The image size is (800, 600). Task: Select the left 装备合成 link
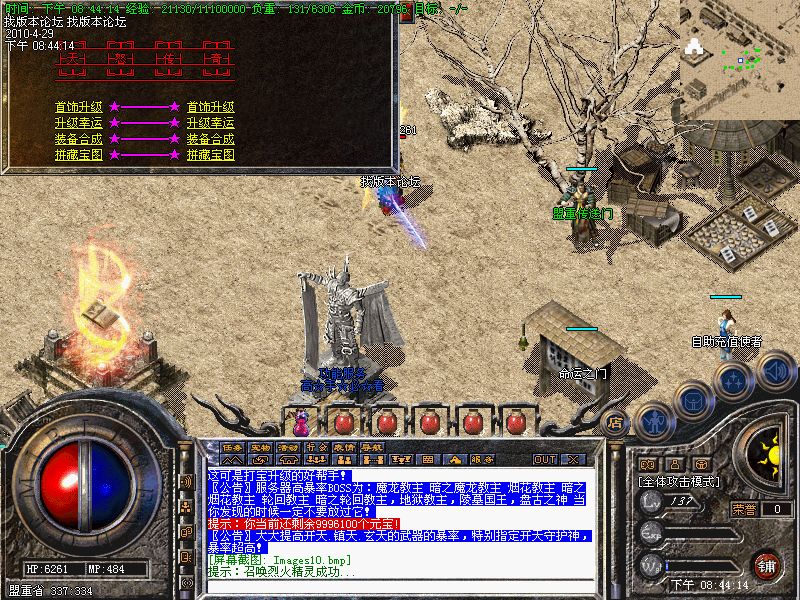pyautogui.click(x=79, y=139)
